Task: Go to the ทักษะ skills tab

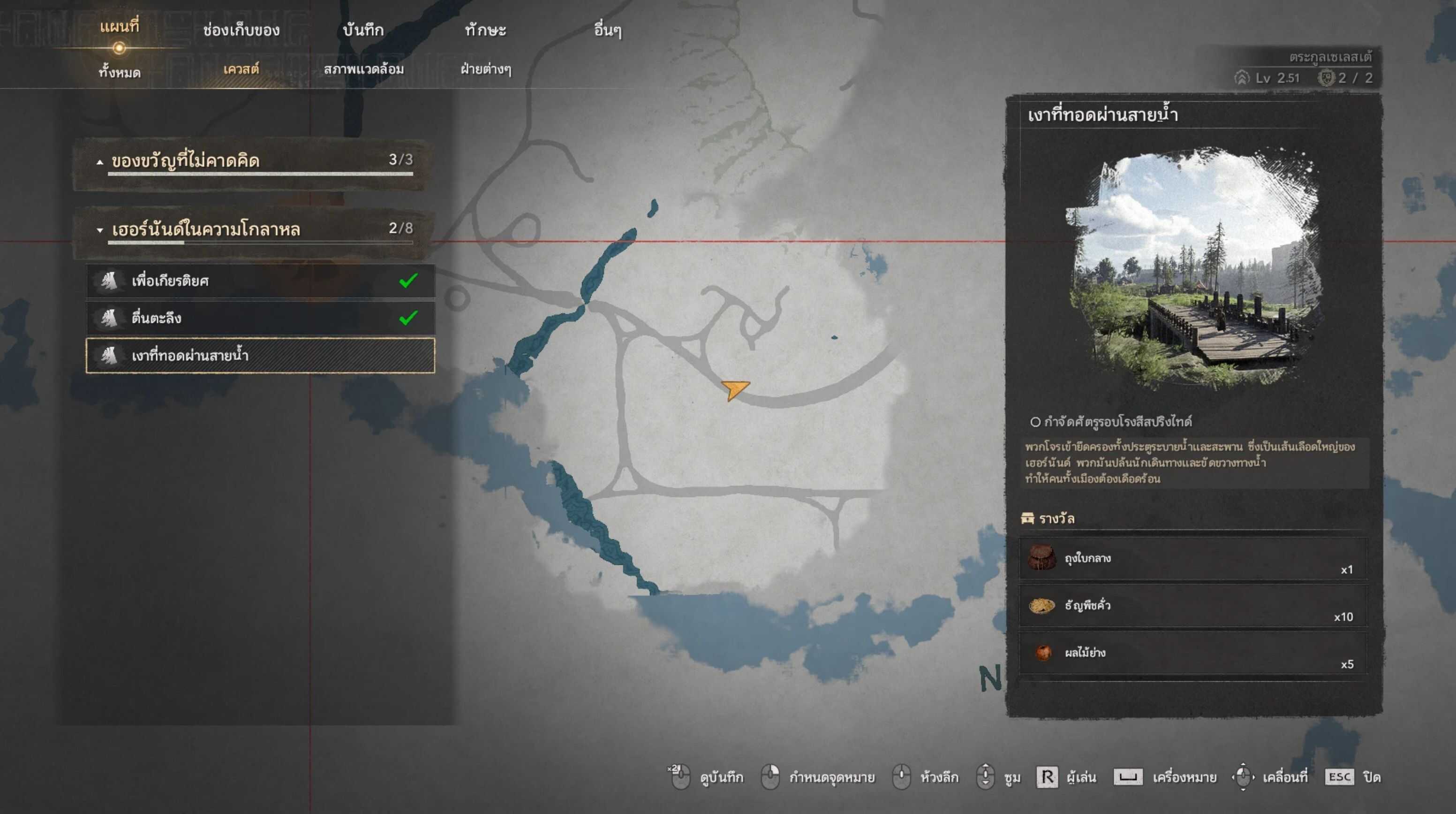Action: (x=485, y=30)
